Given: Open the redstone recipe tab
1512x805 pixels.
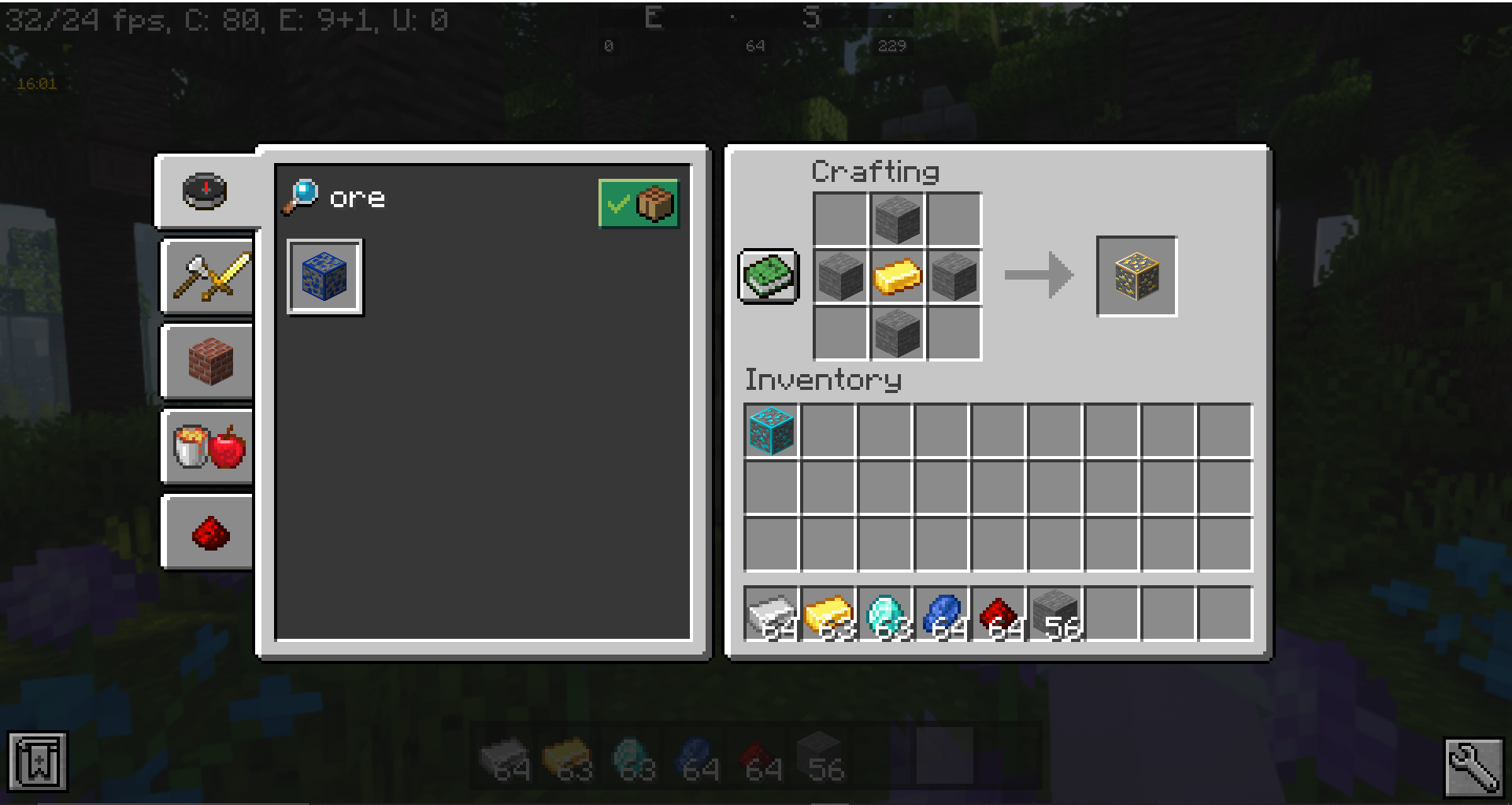Looking at the screenshot, I should [206, 532].
